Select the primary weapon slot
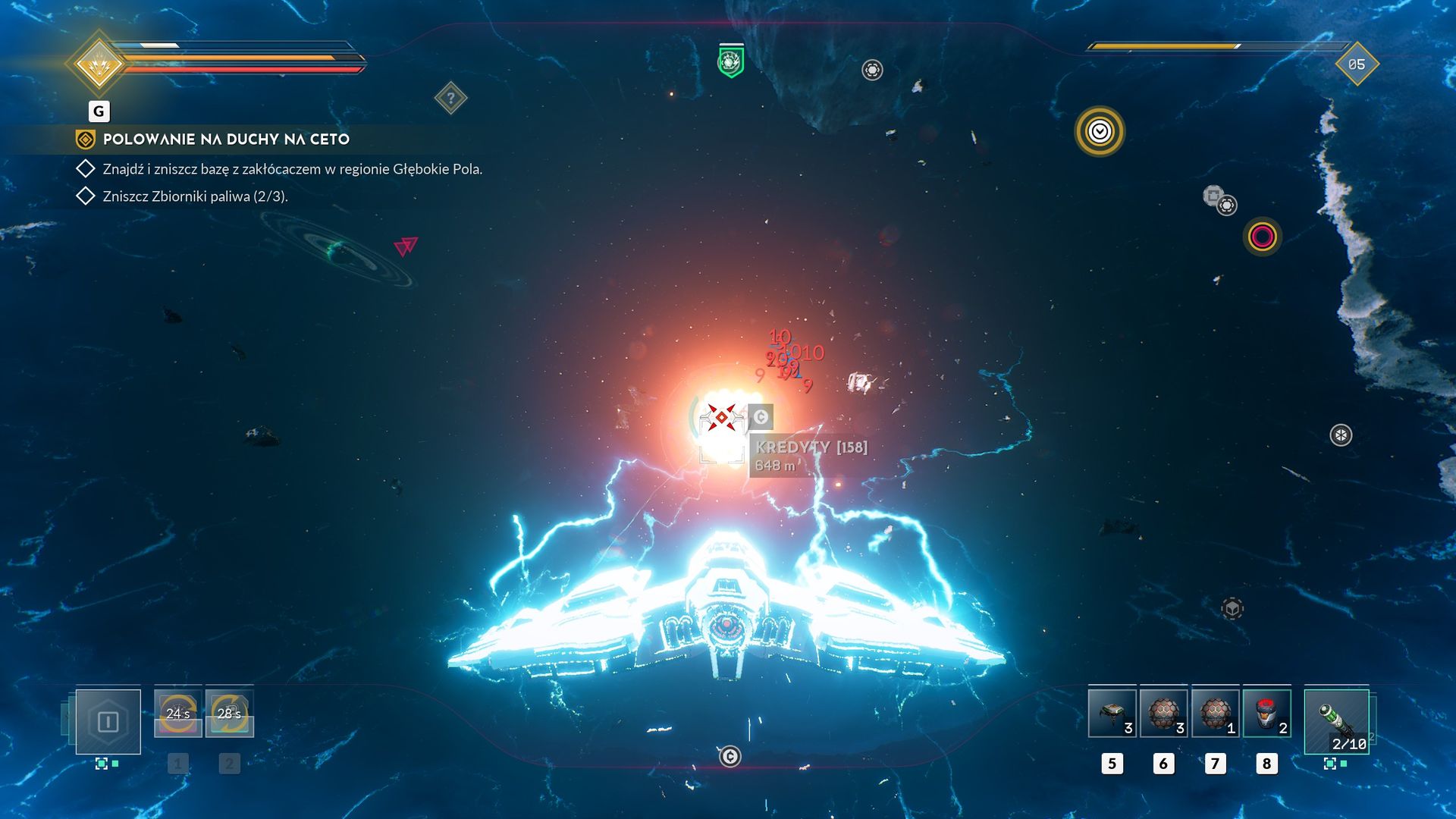Viewport: 1456px width, 819px height. coord(108,721)
